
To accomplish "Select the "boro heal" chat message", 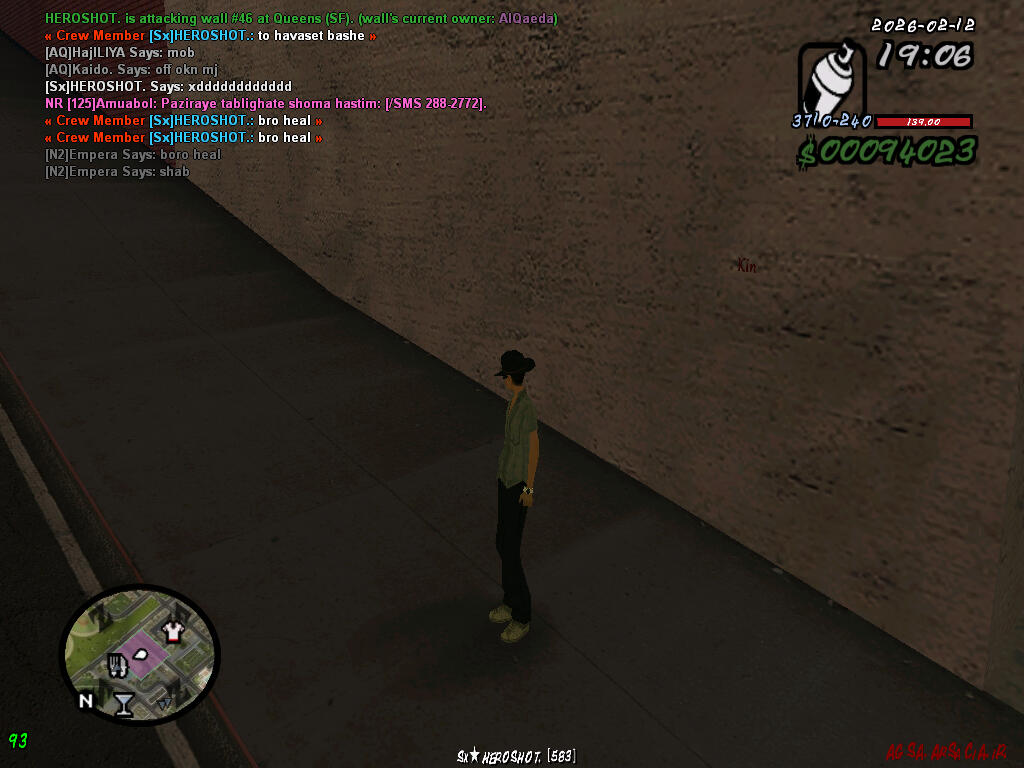I will click(x=133, y=155).
